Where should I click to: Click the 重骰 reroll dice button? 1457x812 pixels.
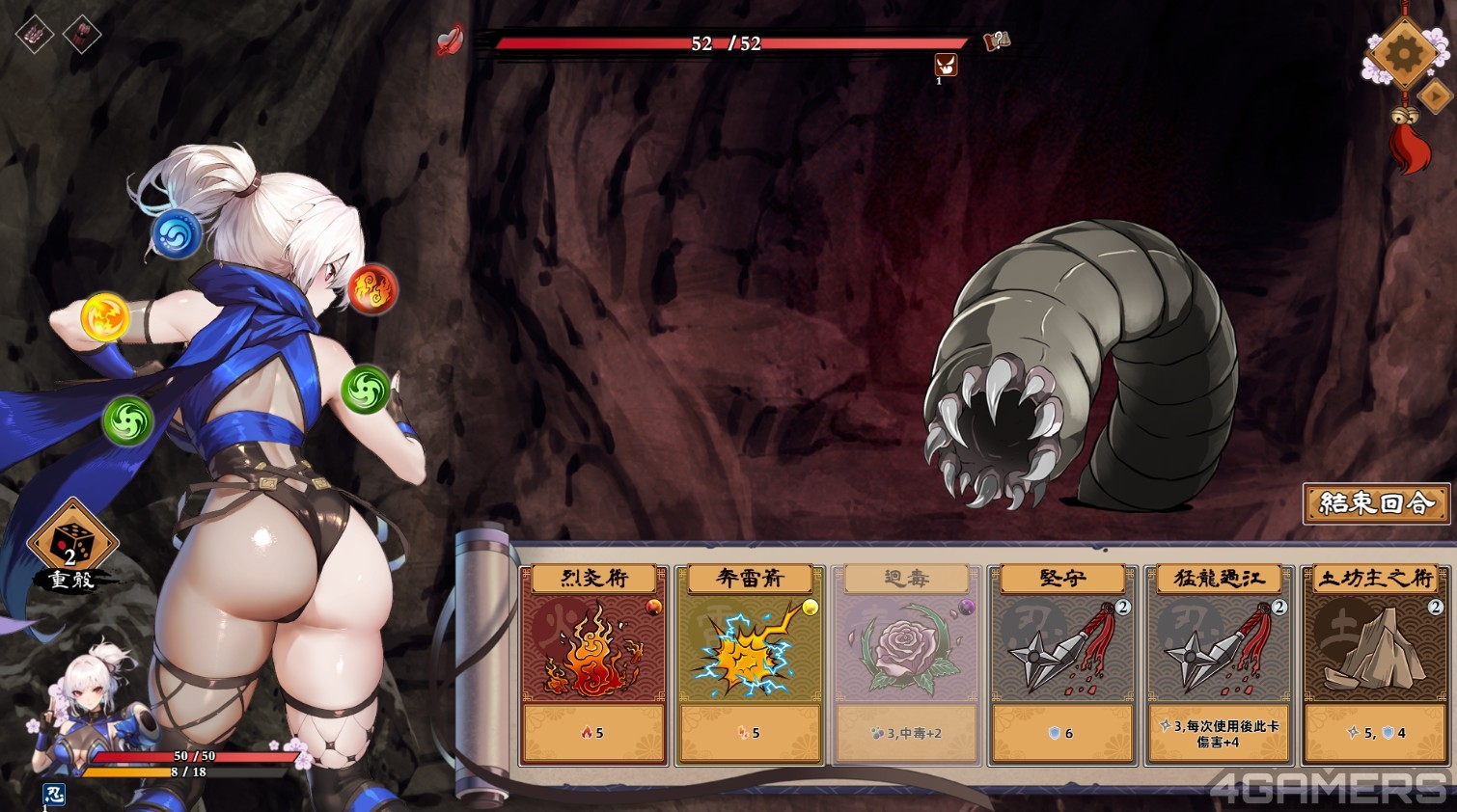click(x=71, y=546)
